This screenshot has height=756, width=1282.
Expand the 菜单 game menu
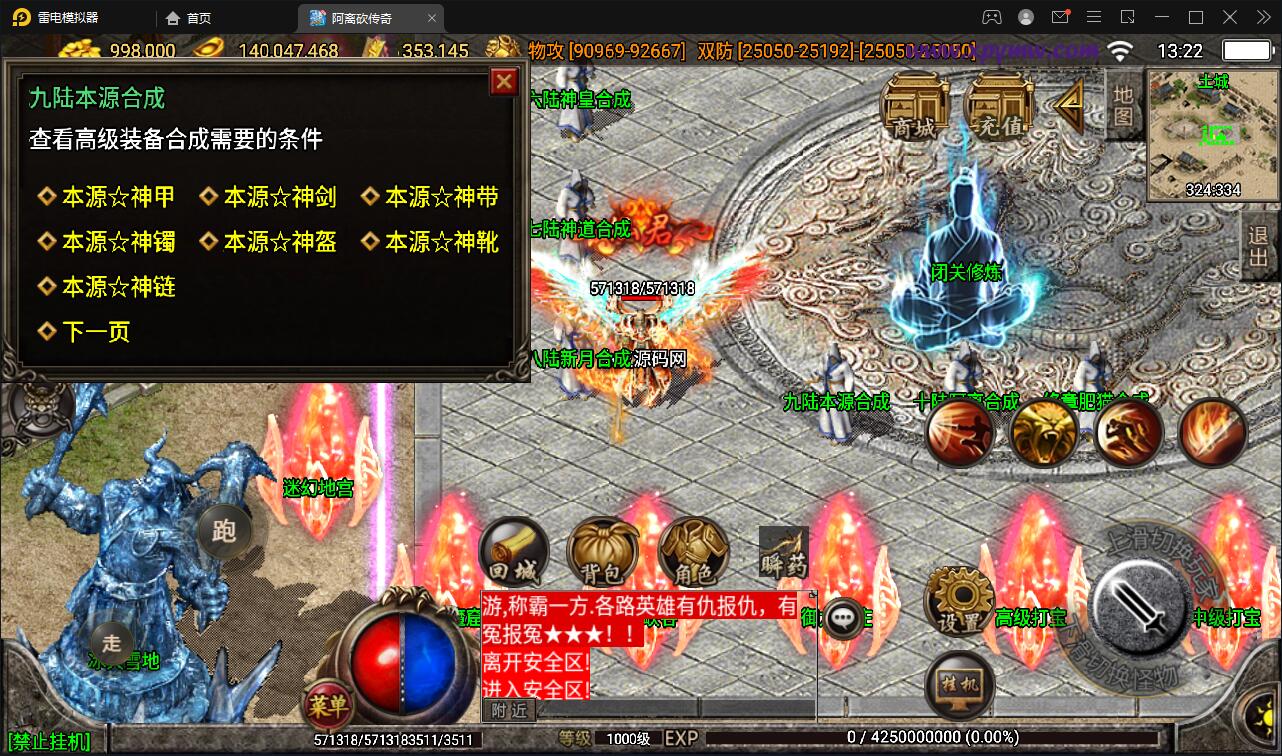[x=330, y=705]
